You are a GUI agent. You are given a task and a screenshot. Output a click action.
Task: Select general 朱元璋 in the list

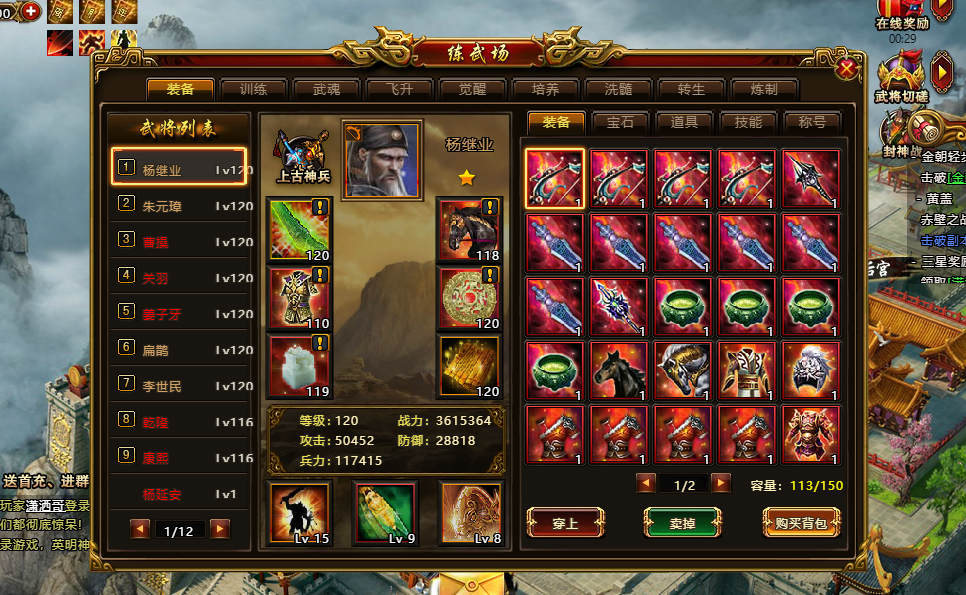[x=180, y=206]
